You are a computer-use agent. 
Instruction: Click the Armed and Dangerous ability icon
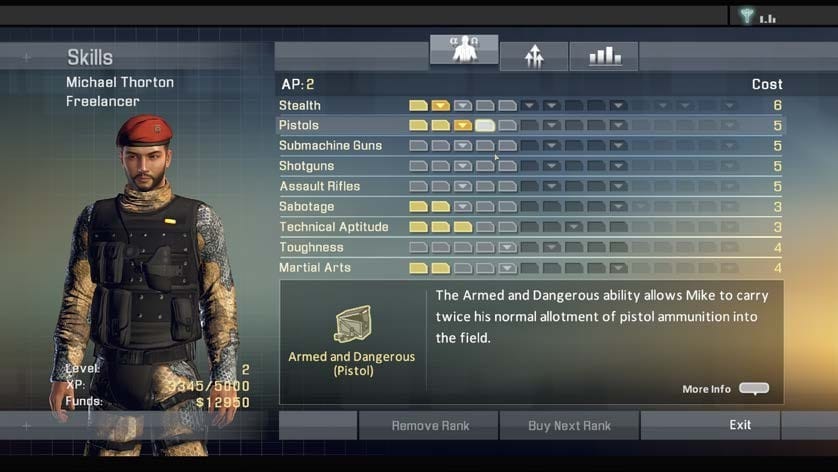pos(352,325)
